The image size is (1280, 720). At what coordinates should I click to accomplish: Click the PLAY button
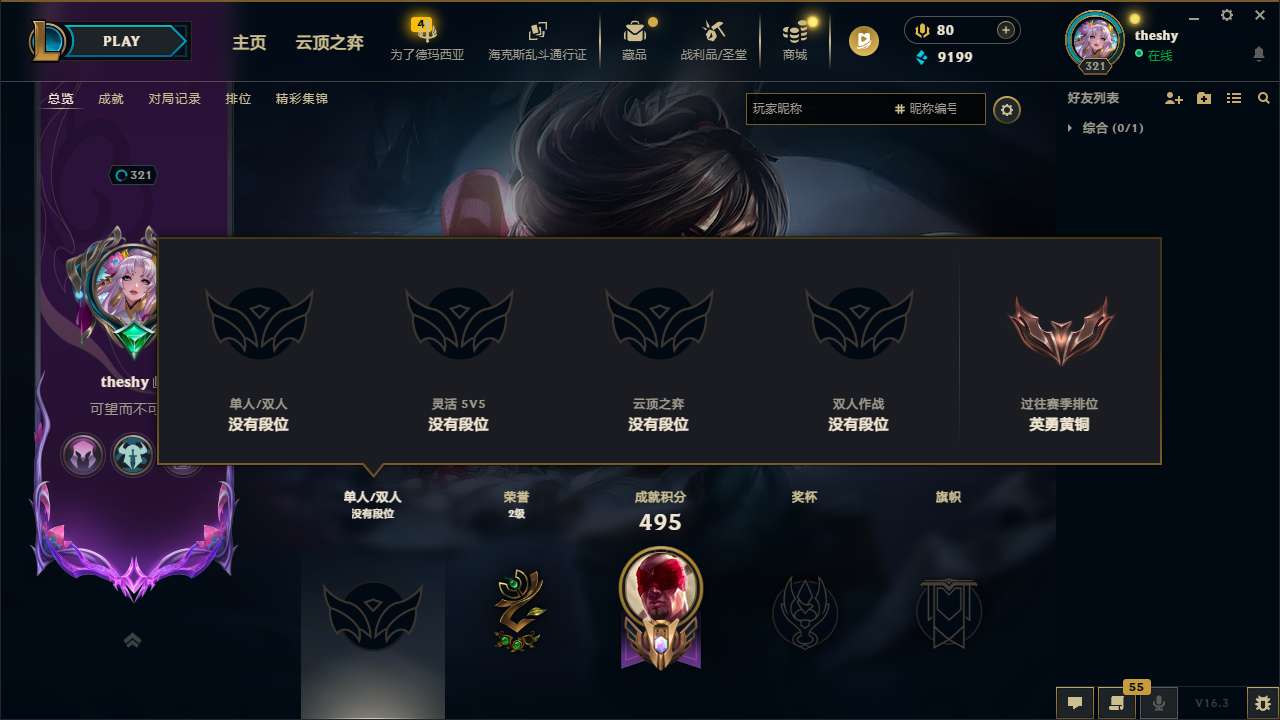[x=121, y=41]
